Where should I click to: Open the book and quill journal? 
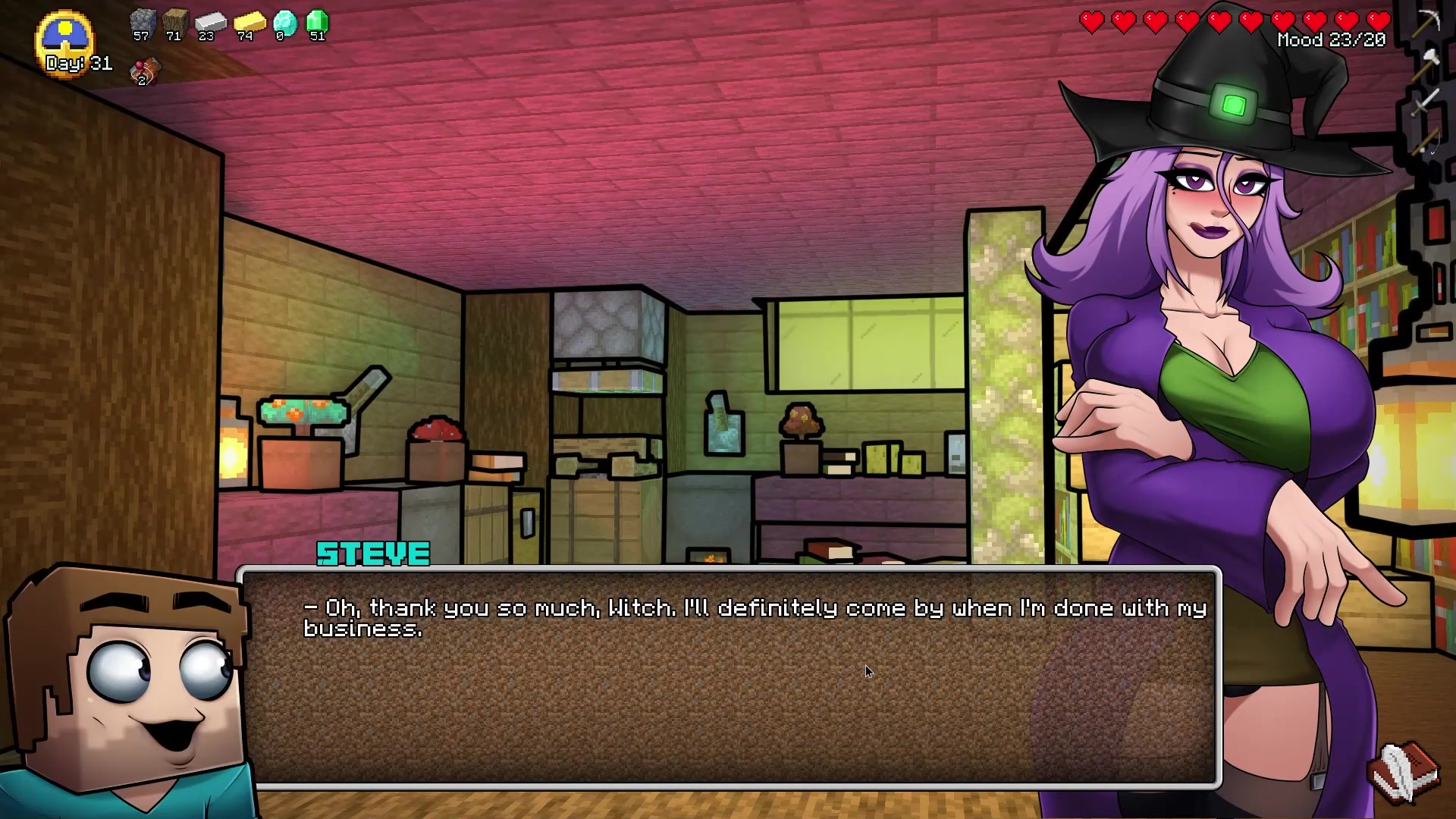click(x=1404, y=772)
